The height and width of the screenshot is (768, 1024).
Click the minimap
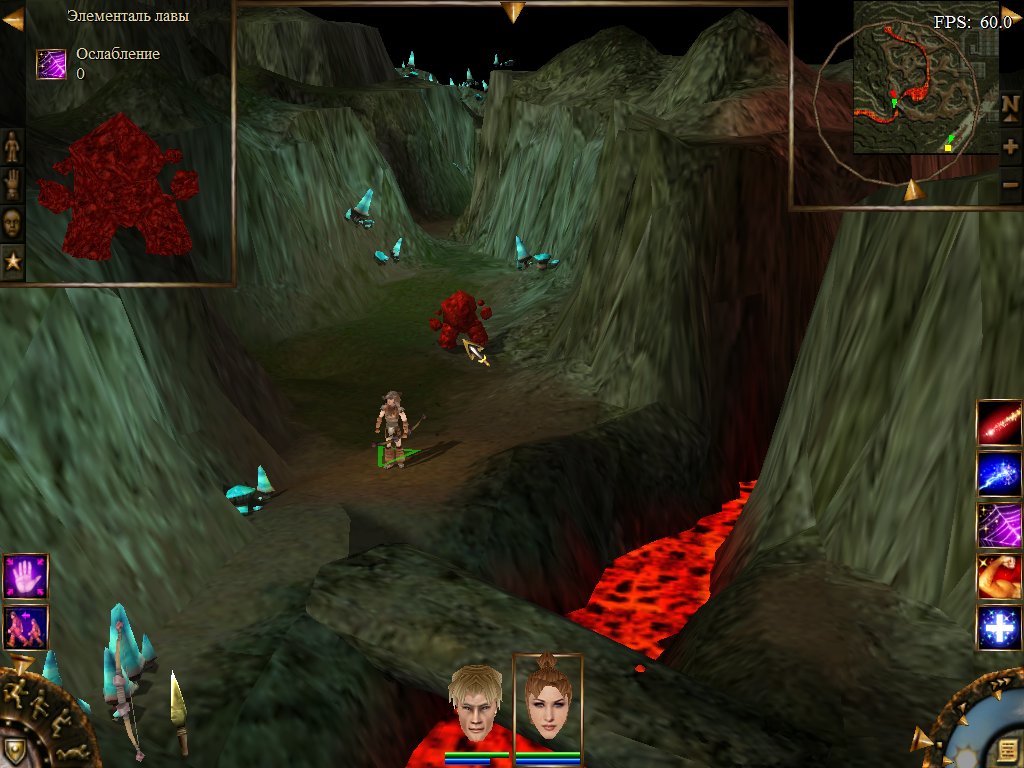coord(925,92)
